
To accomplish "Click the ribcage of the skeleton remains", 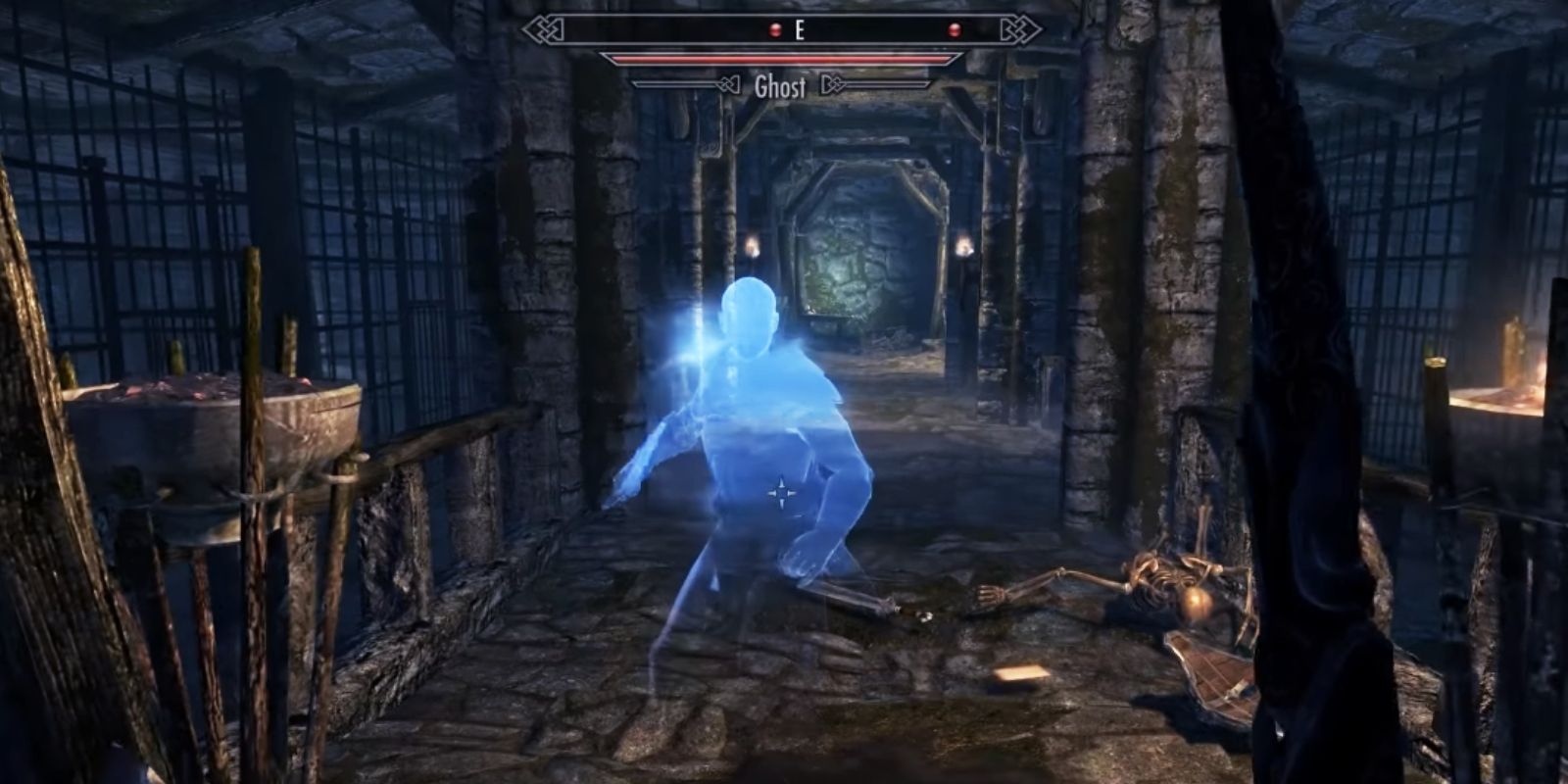I will click(x=1161, y=583).
